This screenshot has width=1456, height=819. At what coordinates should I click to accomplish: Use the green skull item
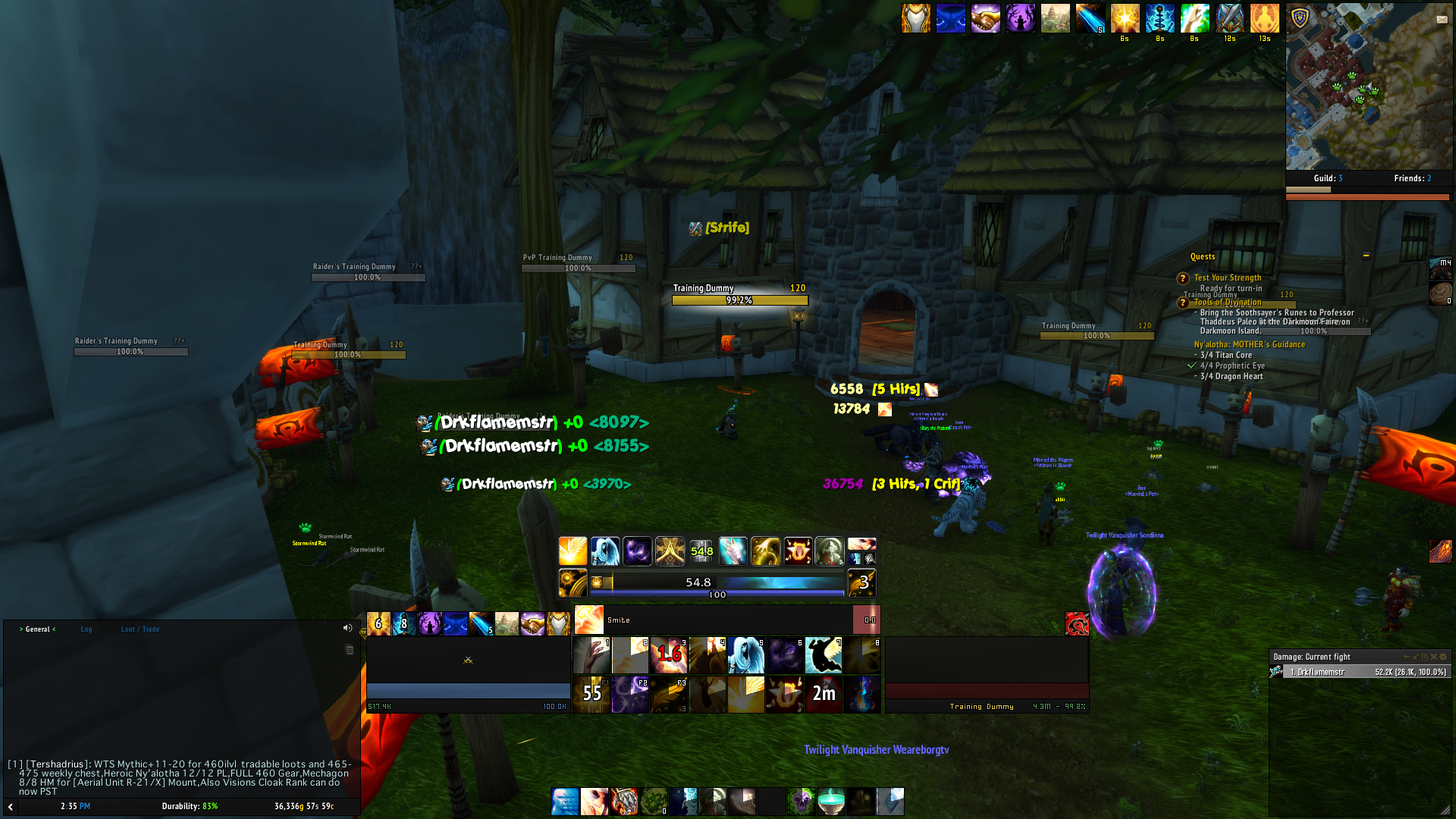[801, 801]
